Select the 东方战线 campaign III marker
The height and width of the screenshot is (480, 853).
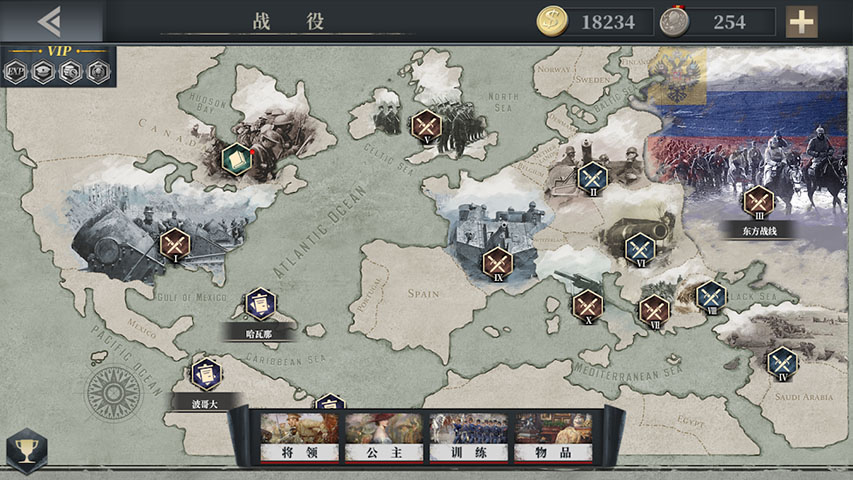[759, 201]
